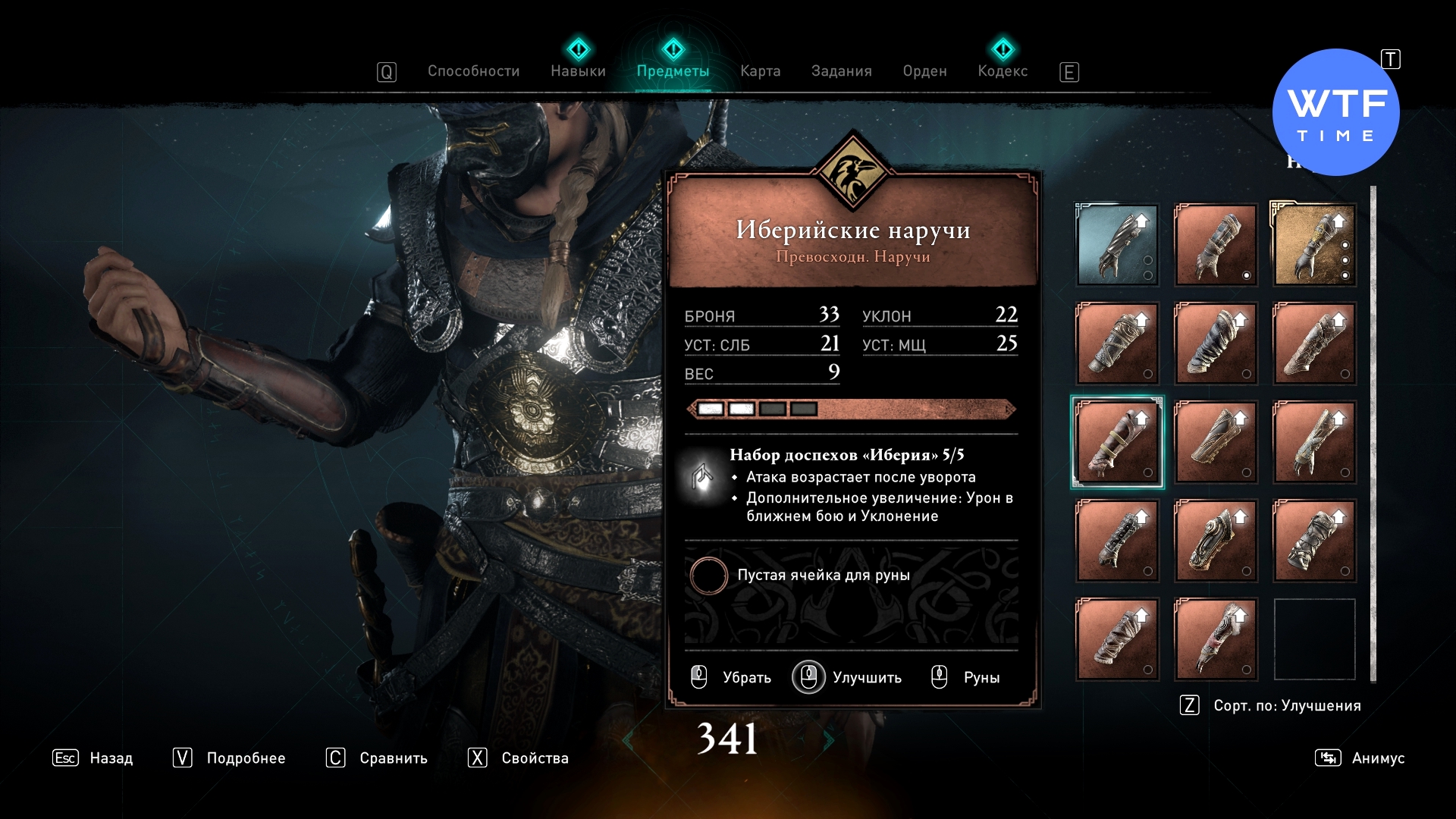
Task: Show details with Подробнее
Action: pos(230,758)
